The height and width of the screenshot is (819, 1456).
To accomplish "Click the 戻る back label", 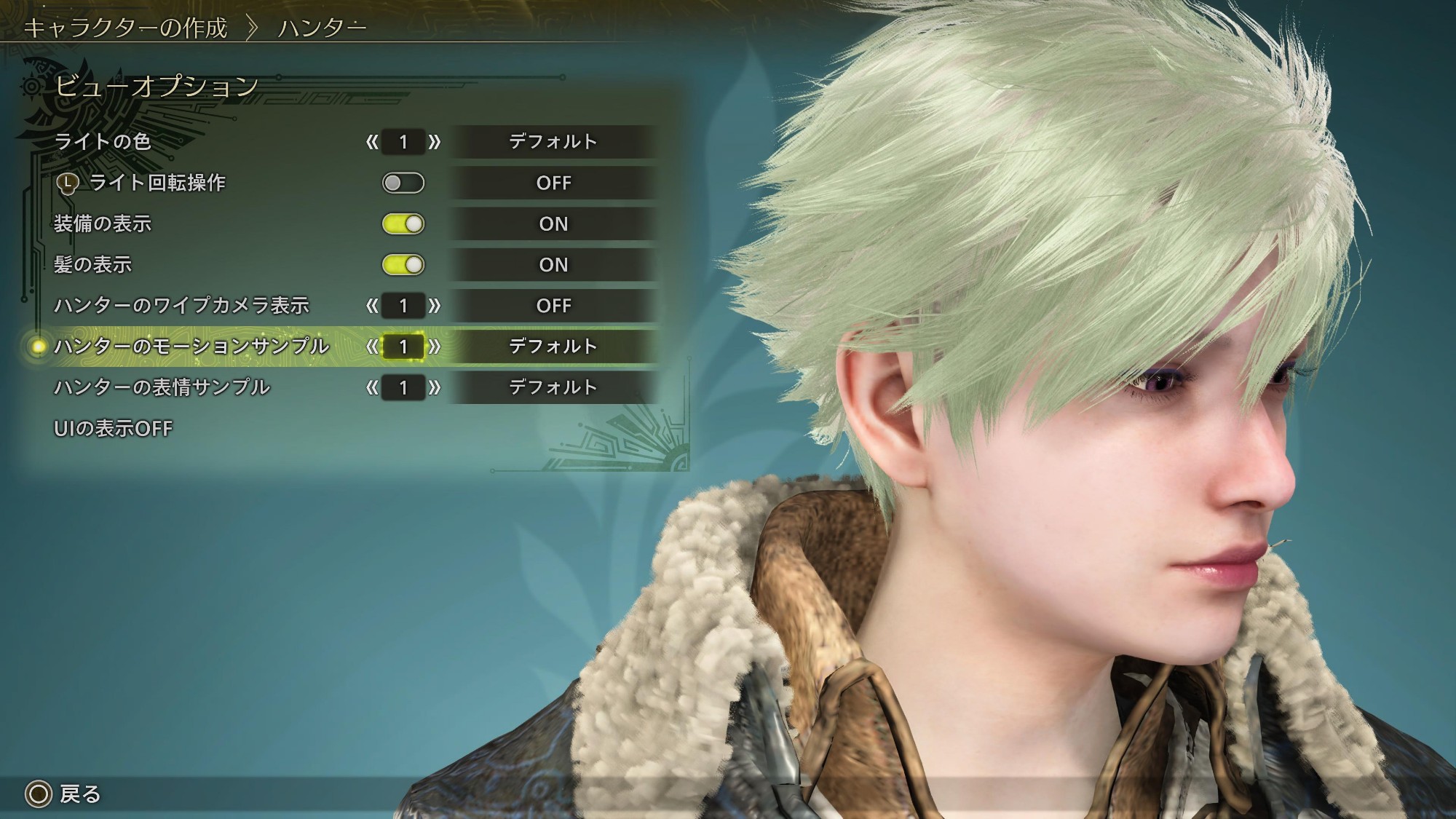I will tap(79, 794).
